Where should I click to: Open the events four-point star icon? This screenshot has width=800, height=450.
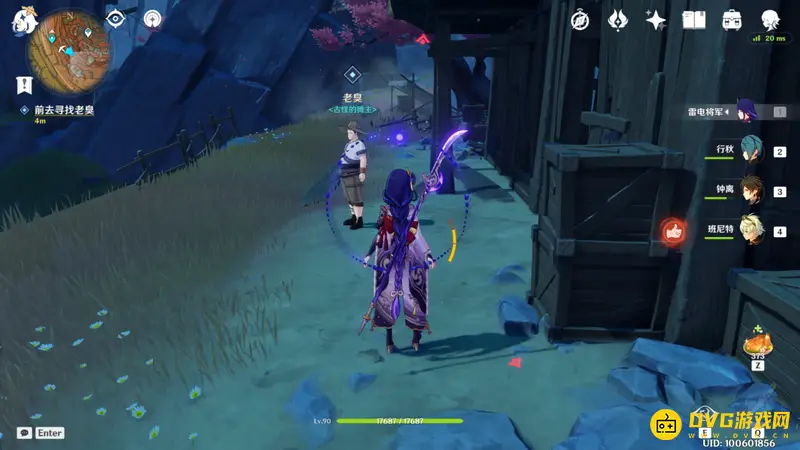[x=655, y=20]
